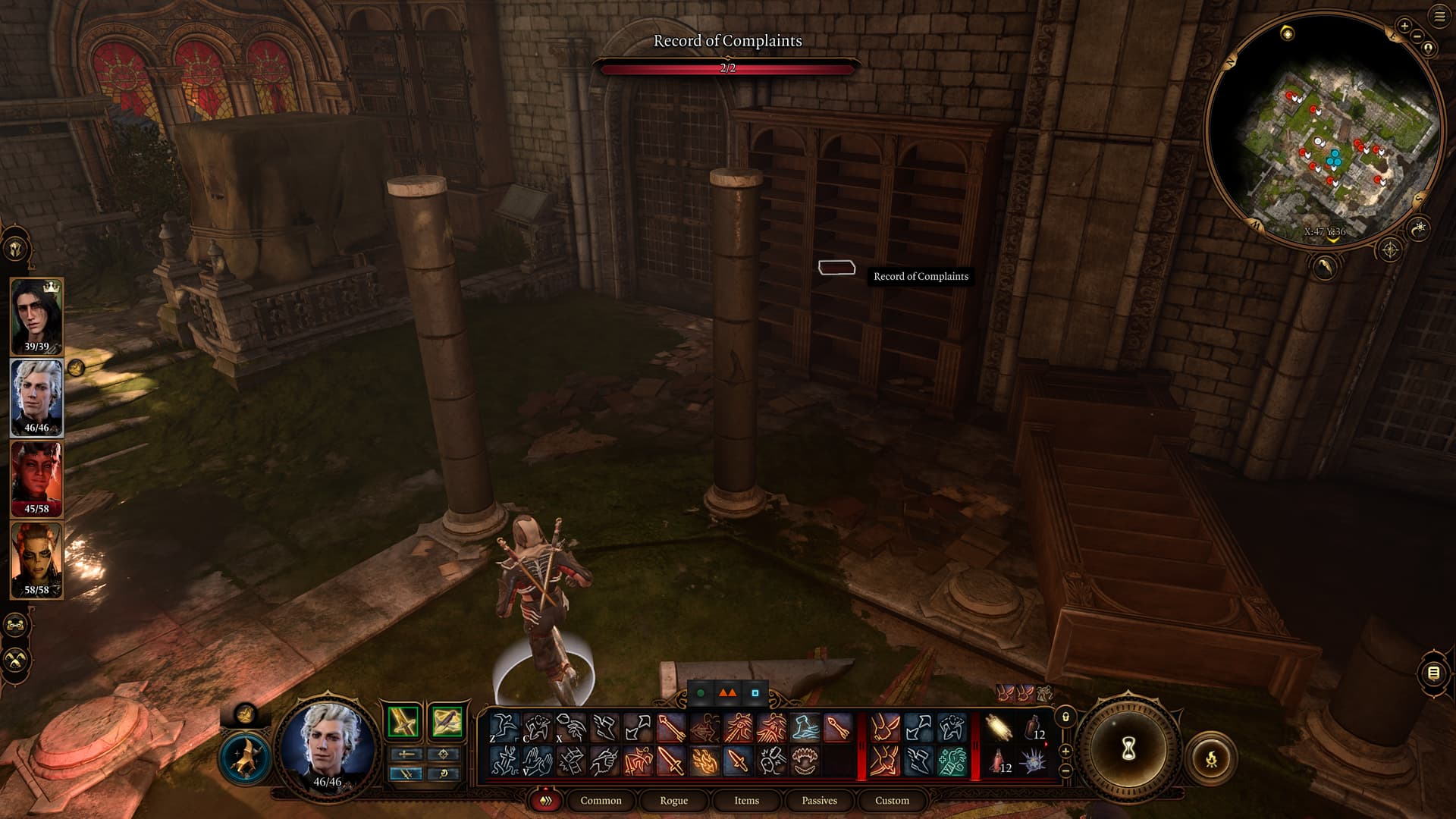Click the hourglass end turn button
This screenshot has height=819, width=1456.
tap(1128, 749)
